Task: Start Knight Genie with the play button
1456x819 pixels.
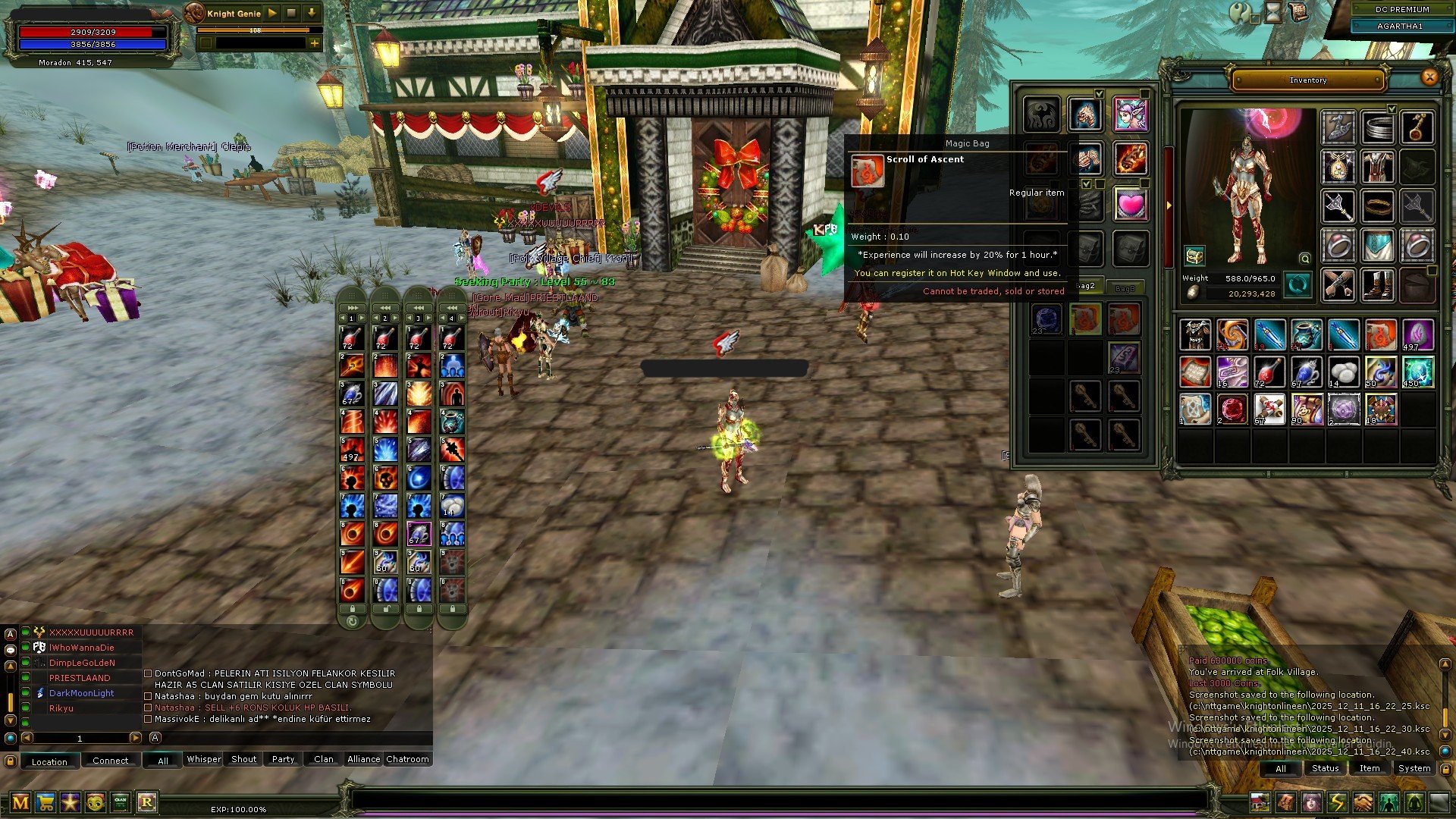Action: click(272, 13)
